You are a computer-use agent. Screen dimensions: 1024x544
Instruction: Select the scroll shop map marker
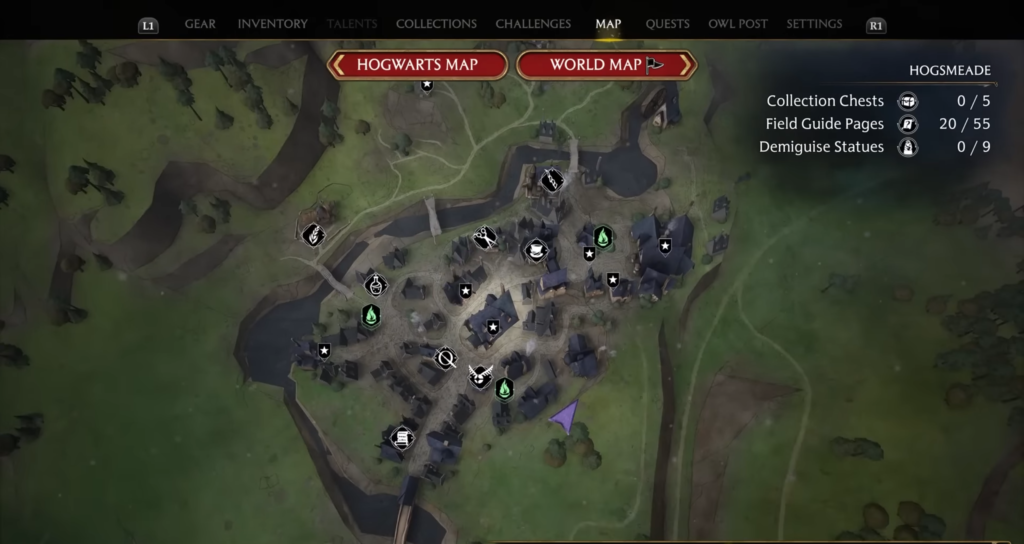[x=401, y=437]
